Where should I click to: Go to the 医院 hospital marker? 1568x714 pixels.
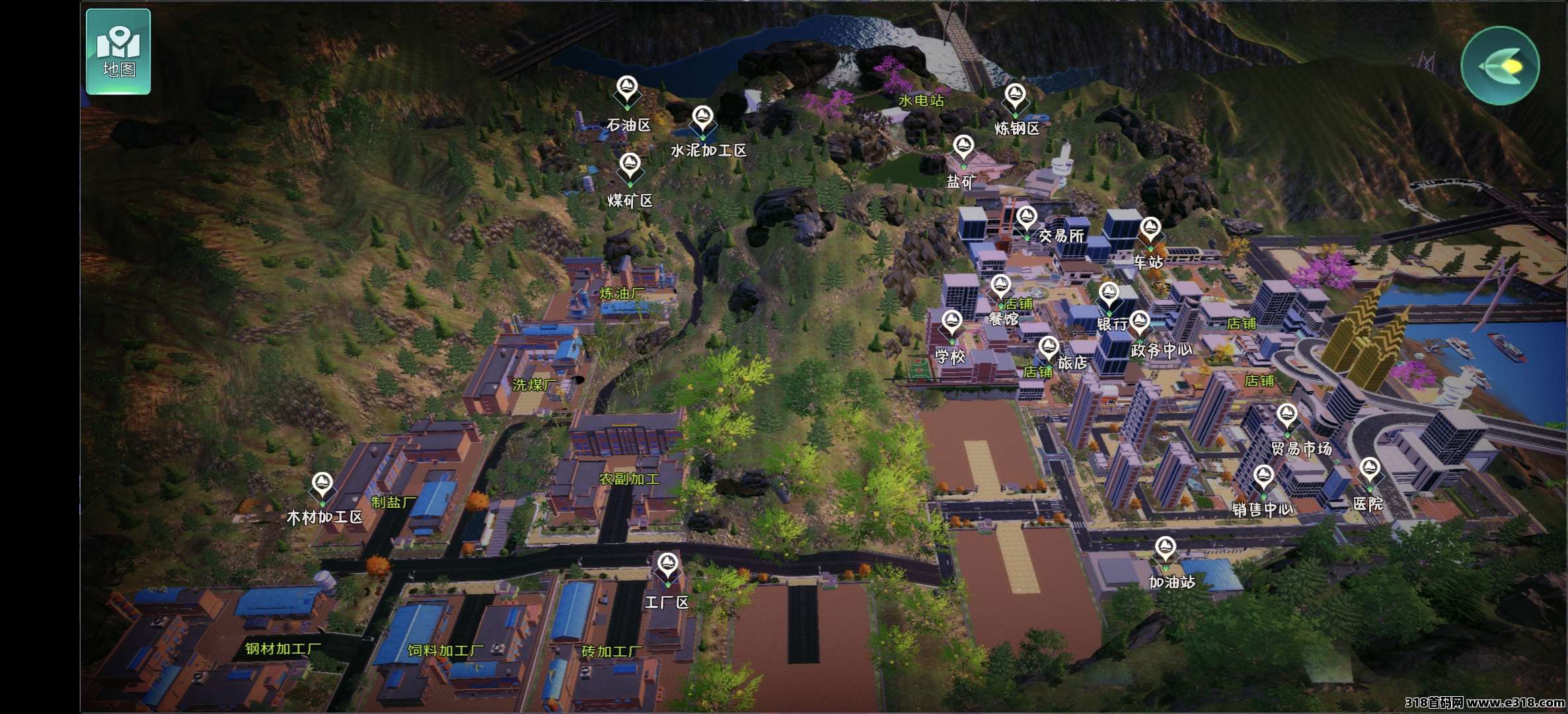(1369, 471)
